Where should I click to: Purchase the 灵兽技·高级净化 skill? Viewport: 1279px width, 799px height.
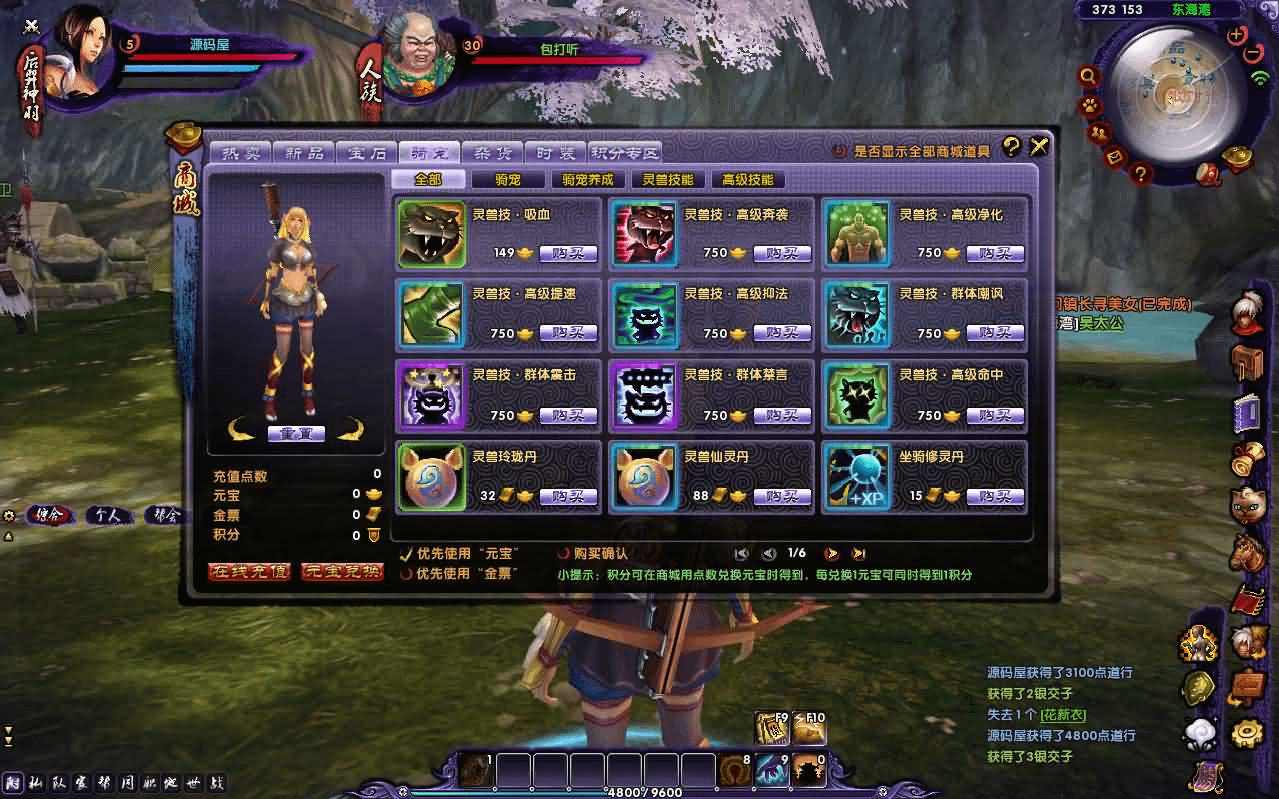pos(995,254)
